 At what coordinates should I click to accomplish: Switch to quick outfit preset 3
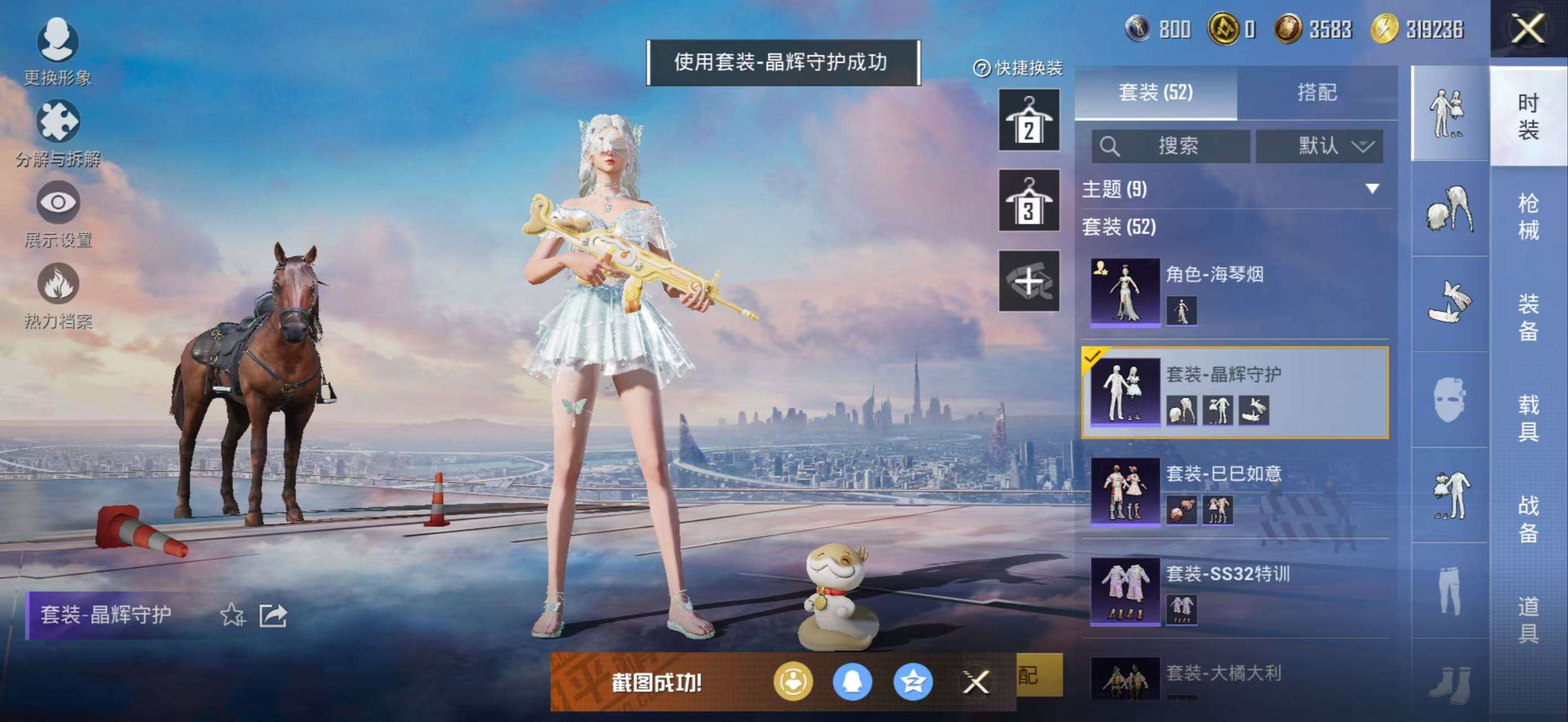(1028, 201)
